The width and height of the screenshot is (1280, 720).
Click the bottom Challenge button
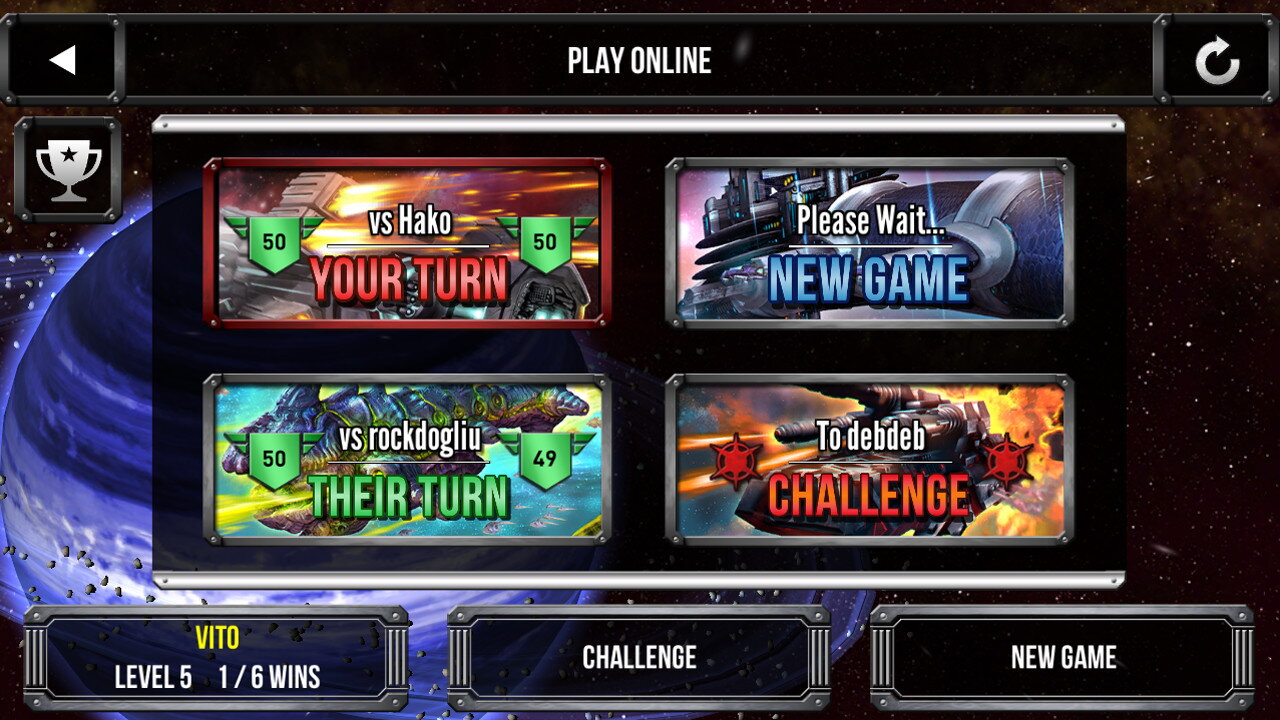639,657
